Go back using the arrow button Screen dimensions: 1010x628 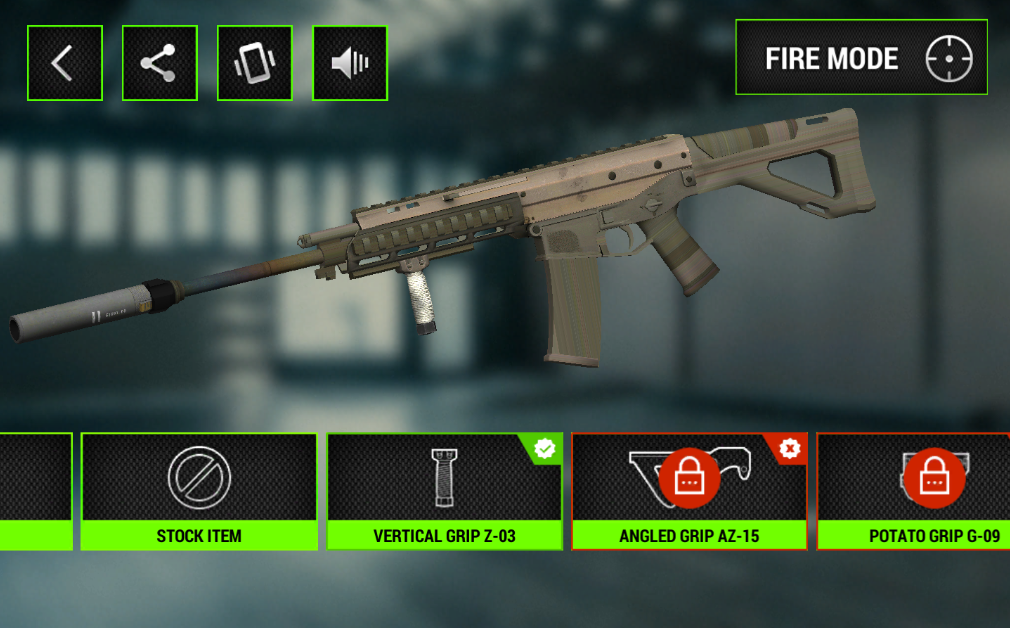click(65, 63)
